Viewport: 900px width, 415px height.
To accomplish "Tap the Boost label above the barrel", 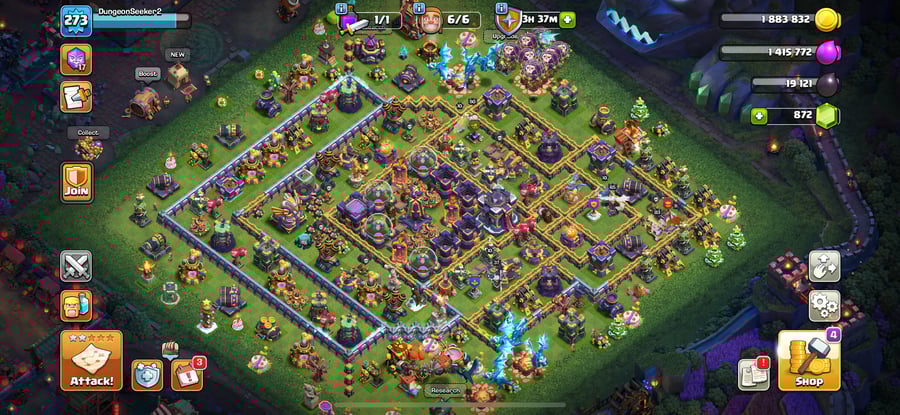I will click(146, 73).
